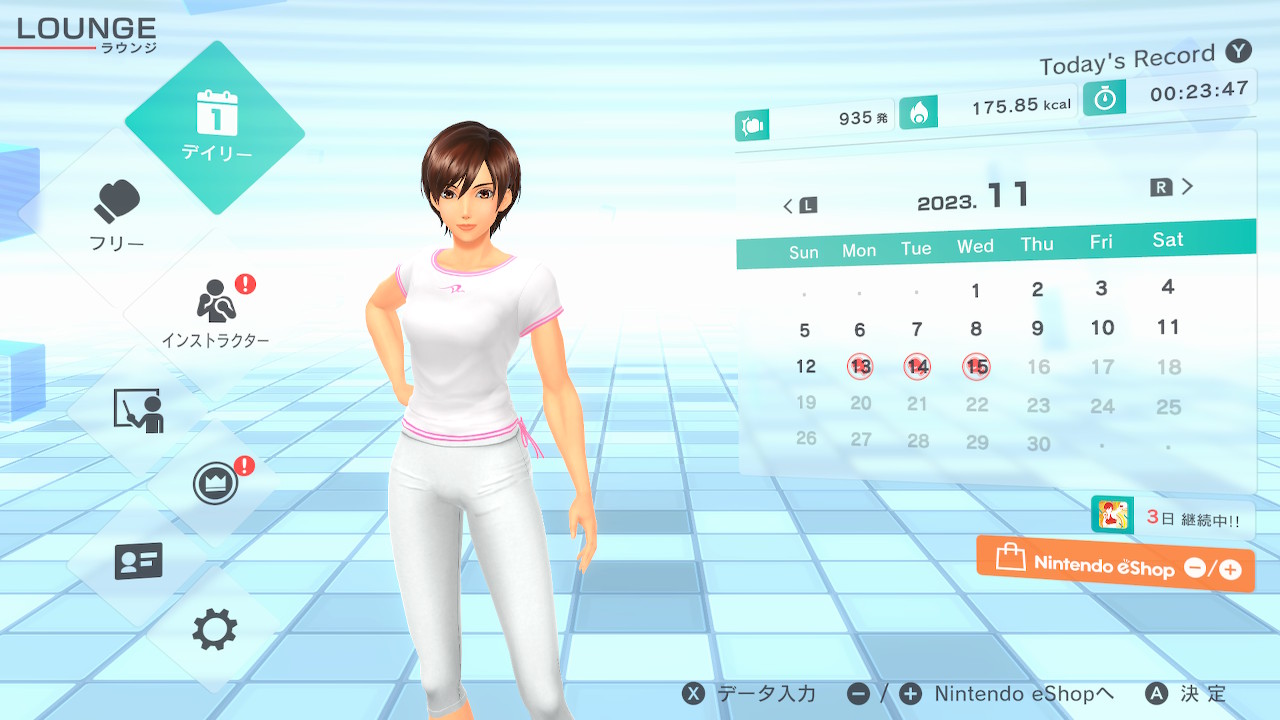Select November 11 on the calendar

pos(1168,327)
